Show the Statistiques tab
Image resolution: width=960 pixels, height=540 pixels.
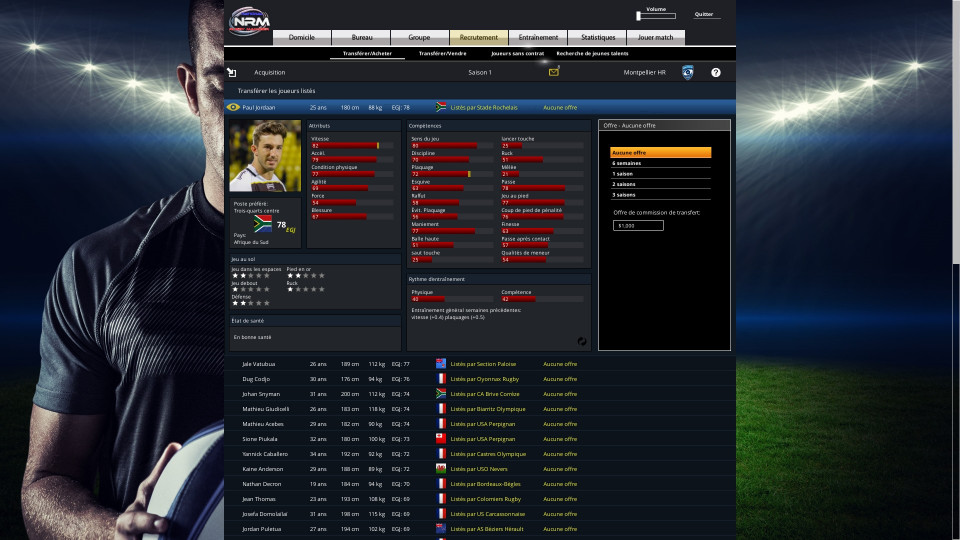(x=597, y=37)
